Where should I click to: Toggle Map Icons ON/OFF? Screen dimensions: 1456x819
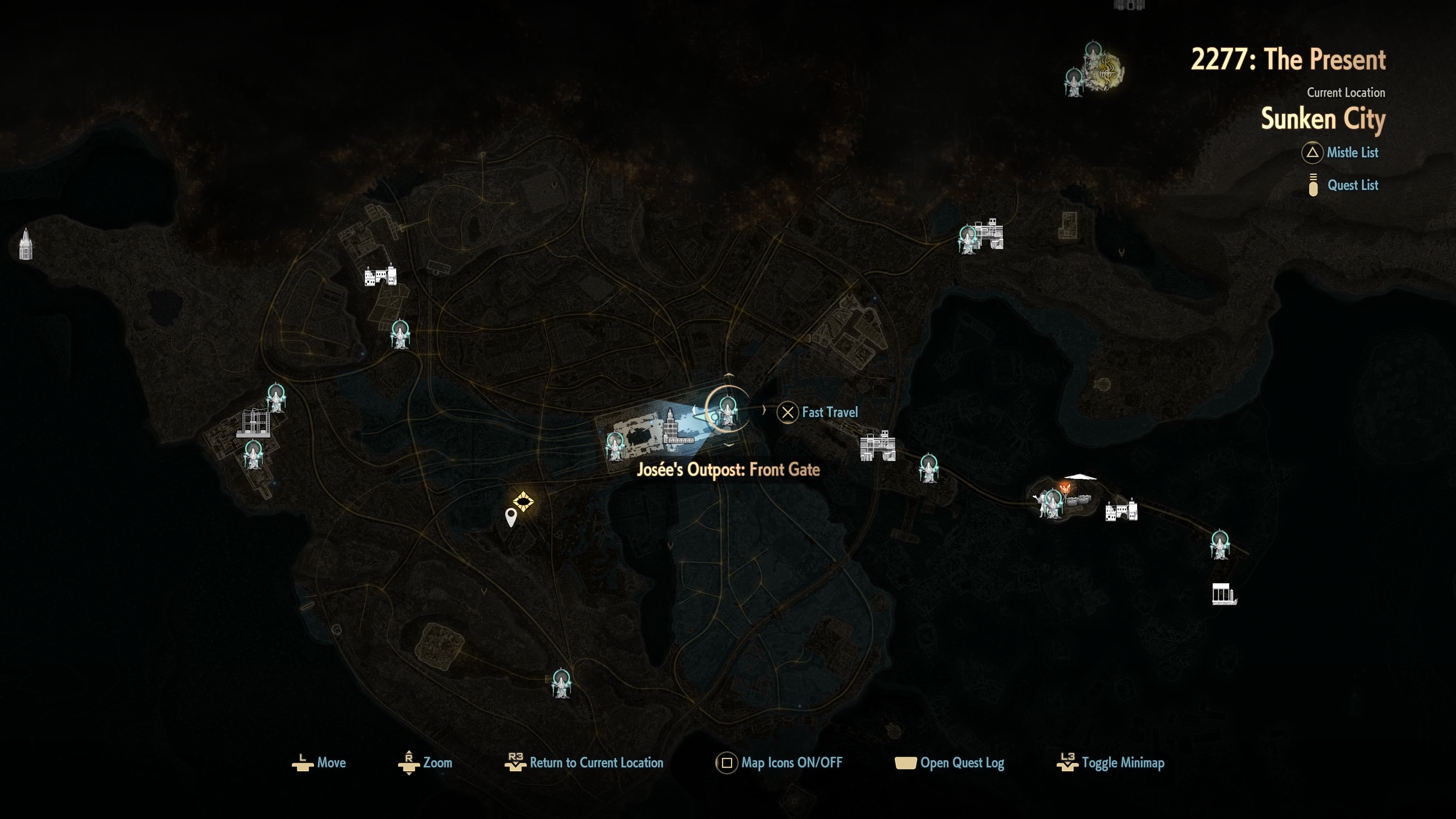click(x=780, y=763)
